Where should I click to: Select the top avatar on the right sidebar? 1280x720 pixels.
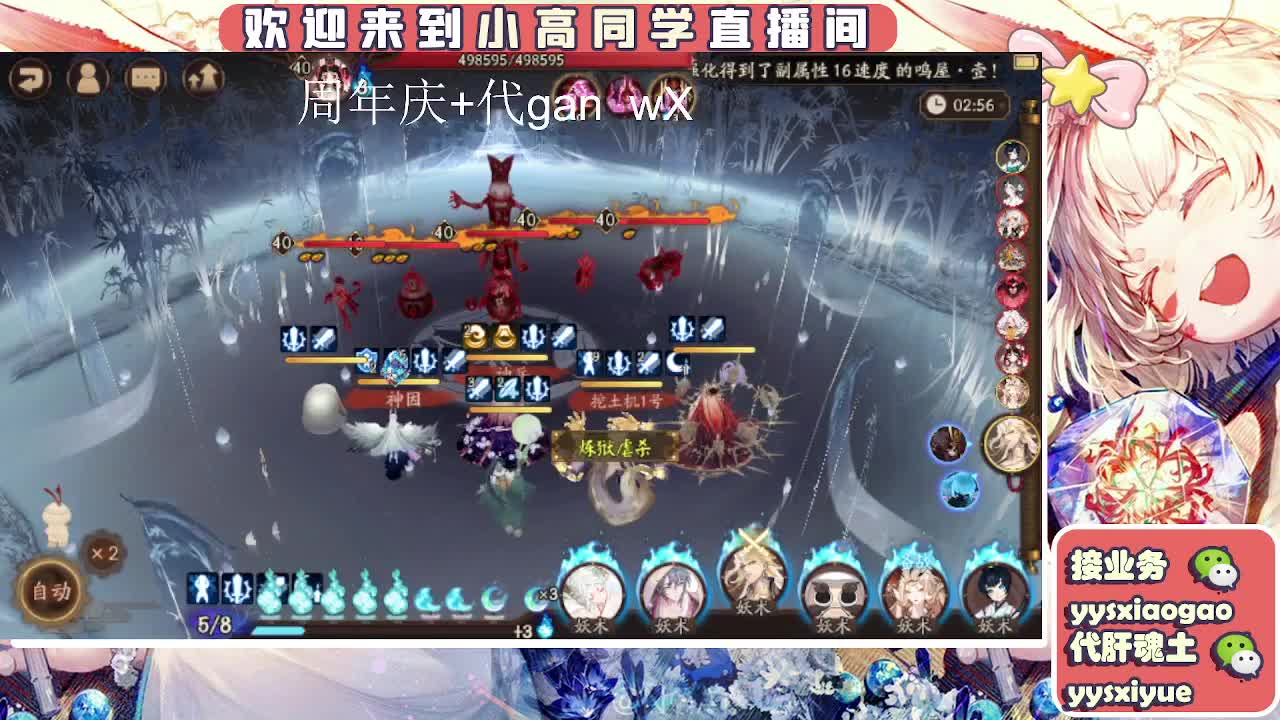point(1013,158)
